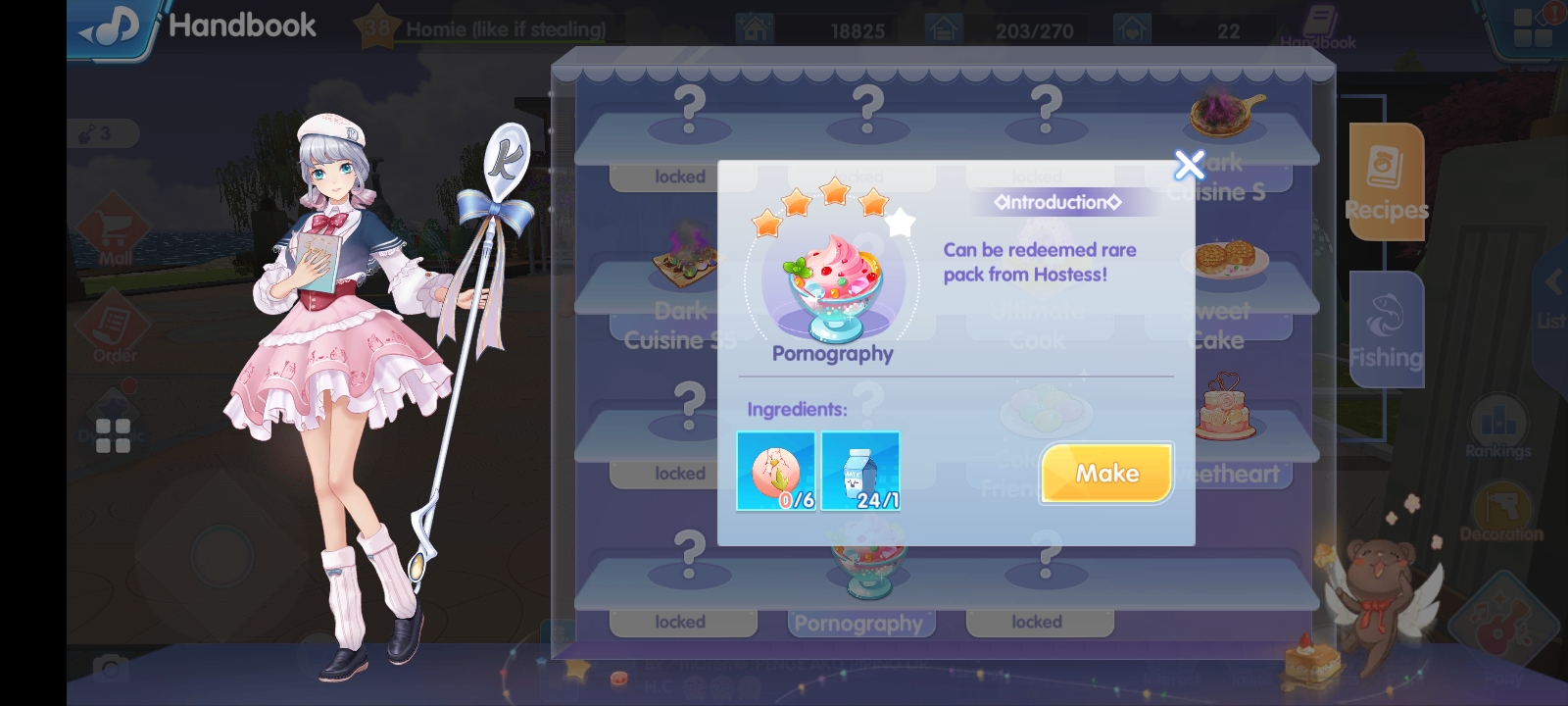Open the Dynamic grid menu

point(114,434)
